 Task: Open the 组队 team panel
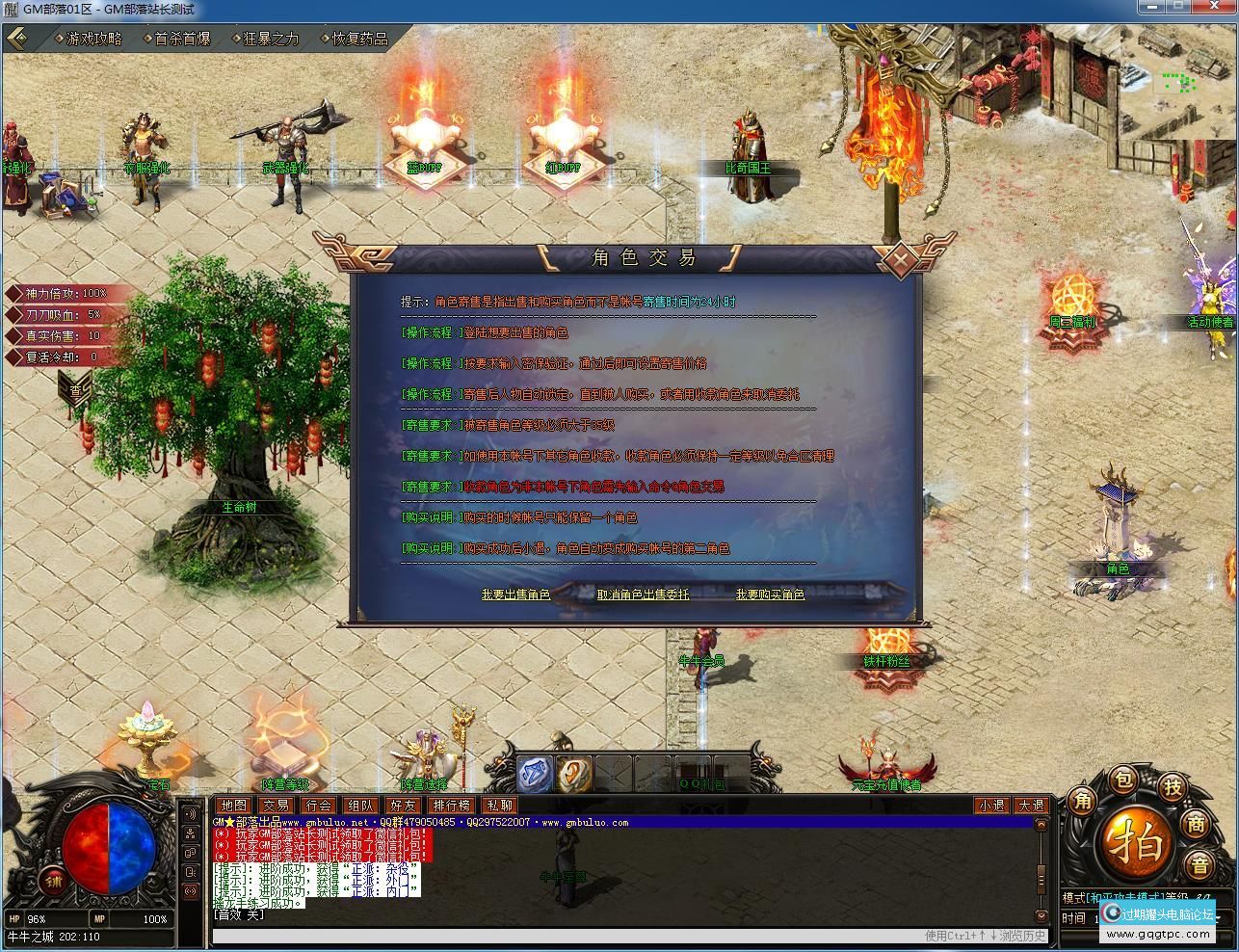(361, 806)
